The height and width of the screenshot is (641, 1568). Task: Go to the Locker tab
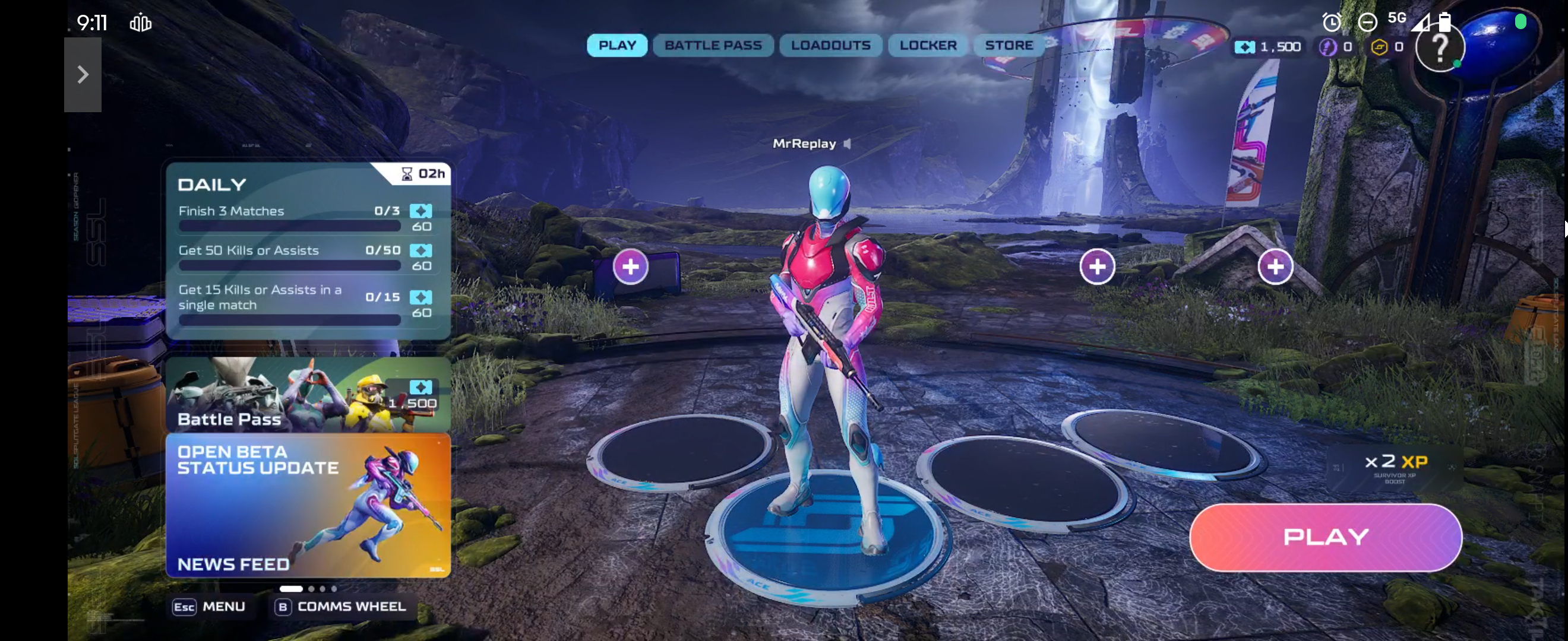point(928,46)
